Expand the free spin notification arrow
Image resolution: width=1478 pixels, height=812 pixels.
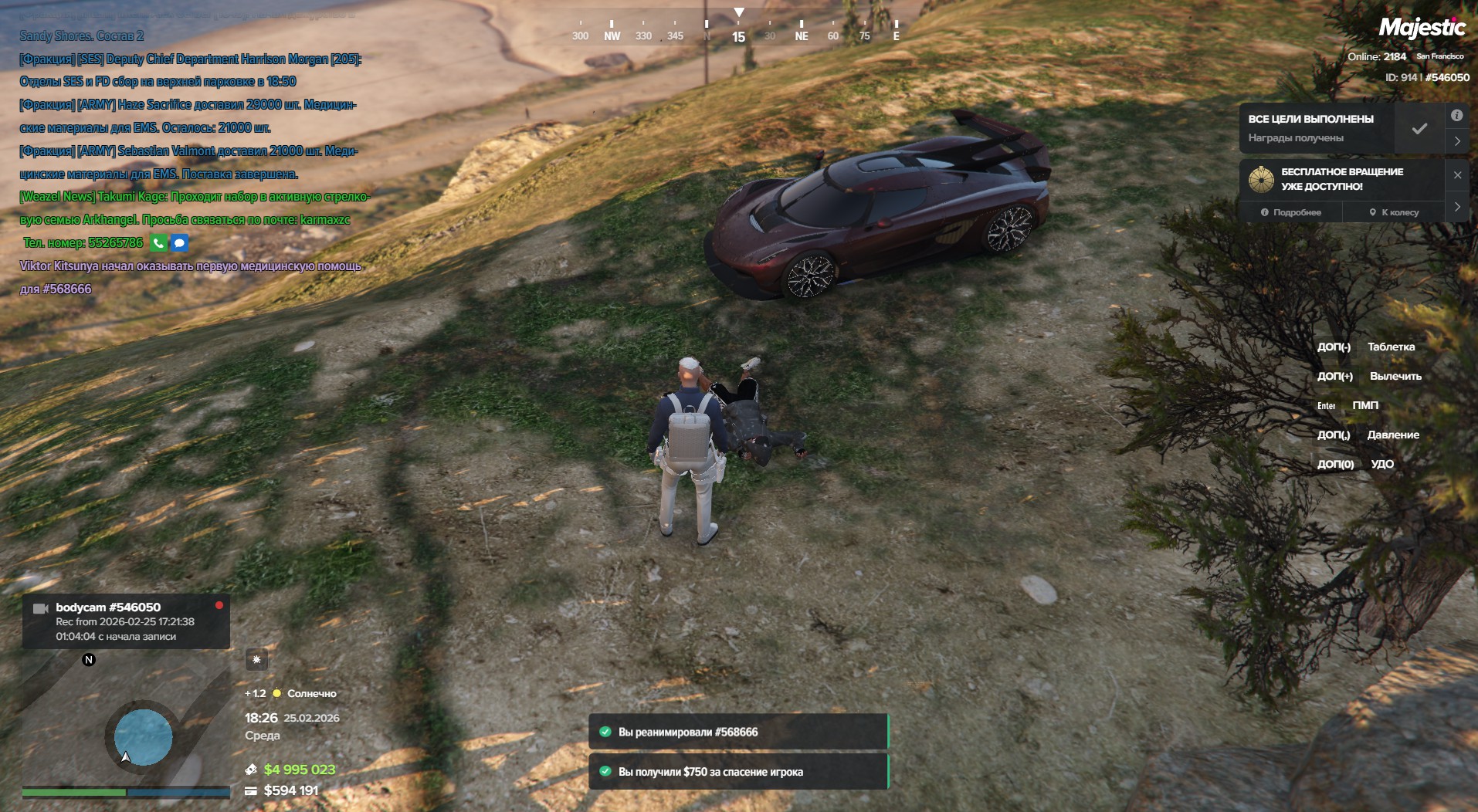point(1457,207)
